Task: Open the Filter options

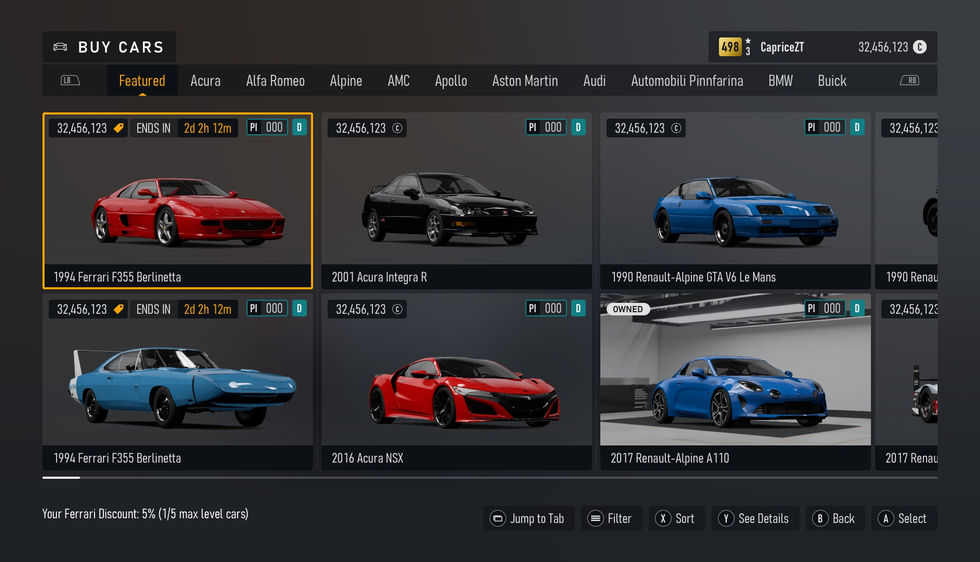Action: (x=610, y=518)
